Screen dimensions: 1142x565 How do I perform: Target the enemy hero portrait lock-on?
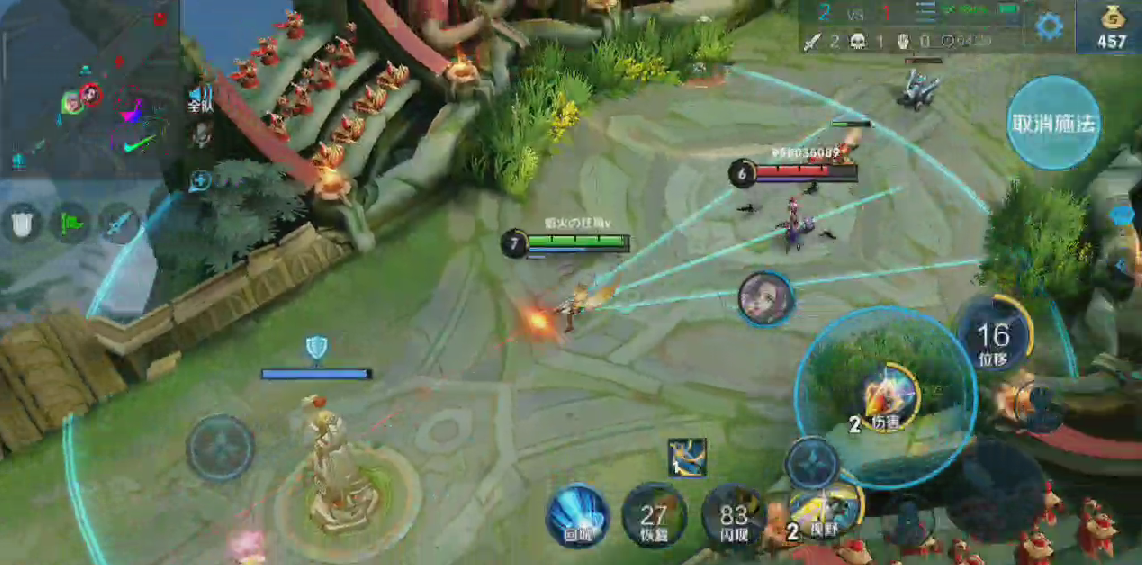click(x=766, y=298)
